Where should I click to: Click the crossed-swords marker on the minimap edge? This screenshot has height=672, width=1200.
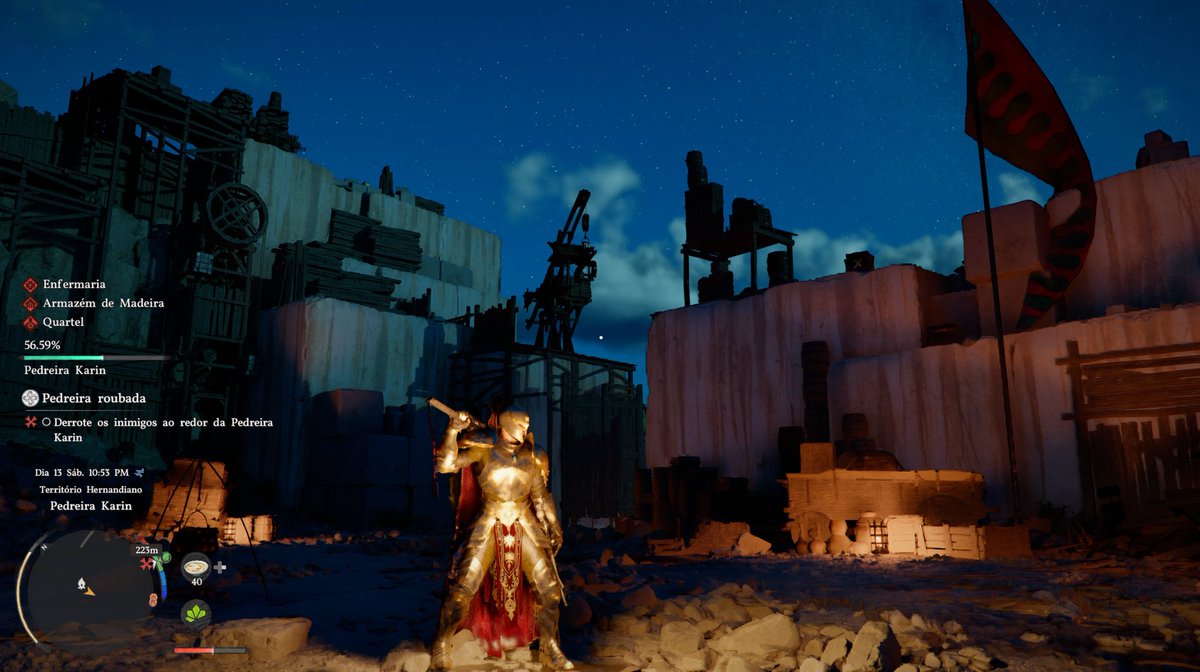pos(147,564)
